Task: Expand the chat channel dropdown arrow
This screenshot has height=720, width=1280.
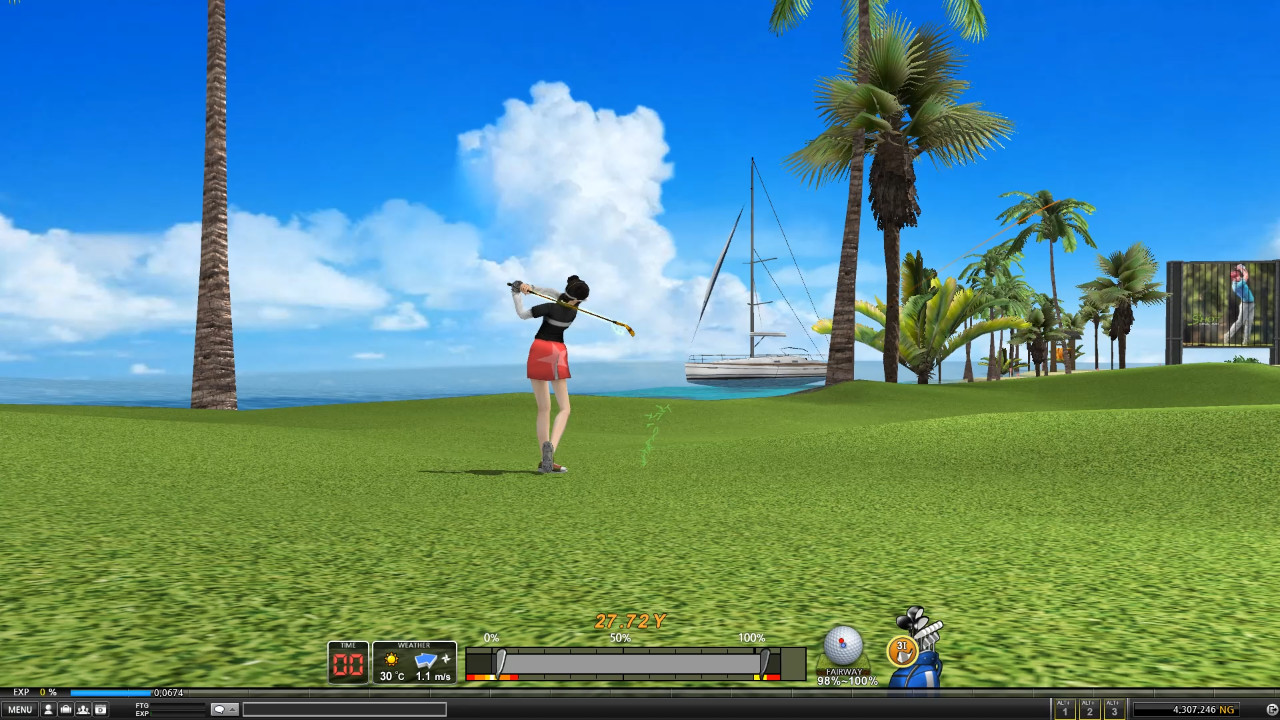Action: click(232, 708)
